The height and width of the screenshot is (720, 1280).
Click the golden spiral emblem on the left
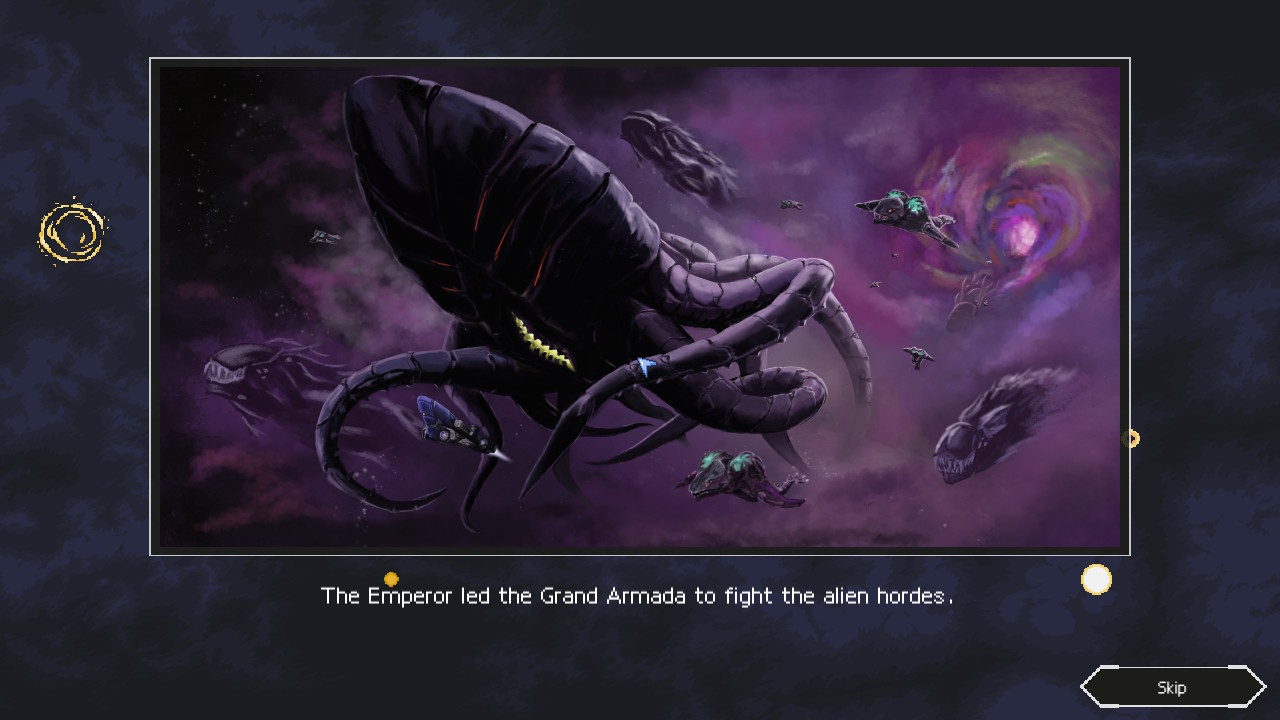coord(72,231)
